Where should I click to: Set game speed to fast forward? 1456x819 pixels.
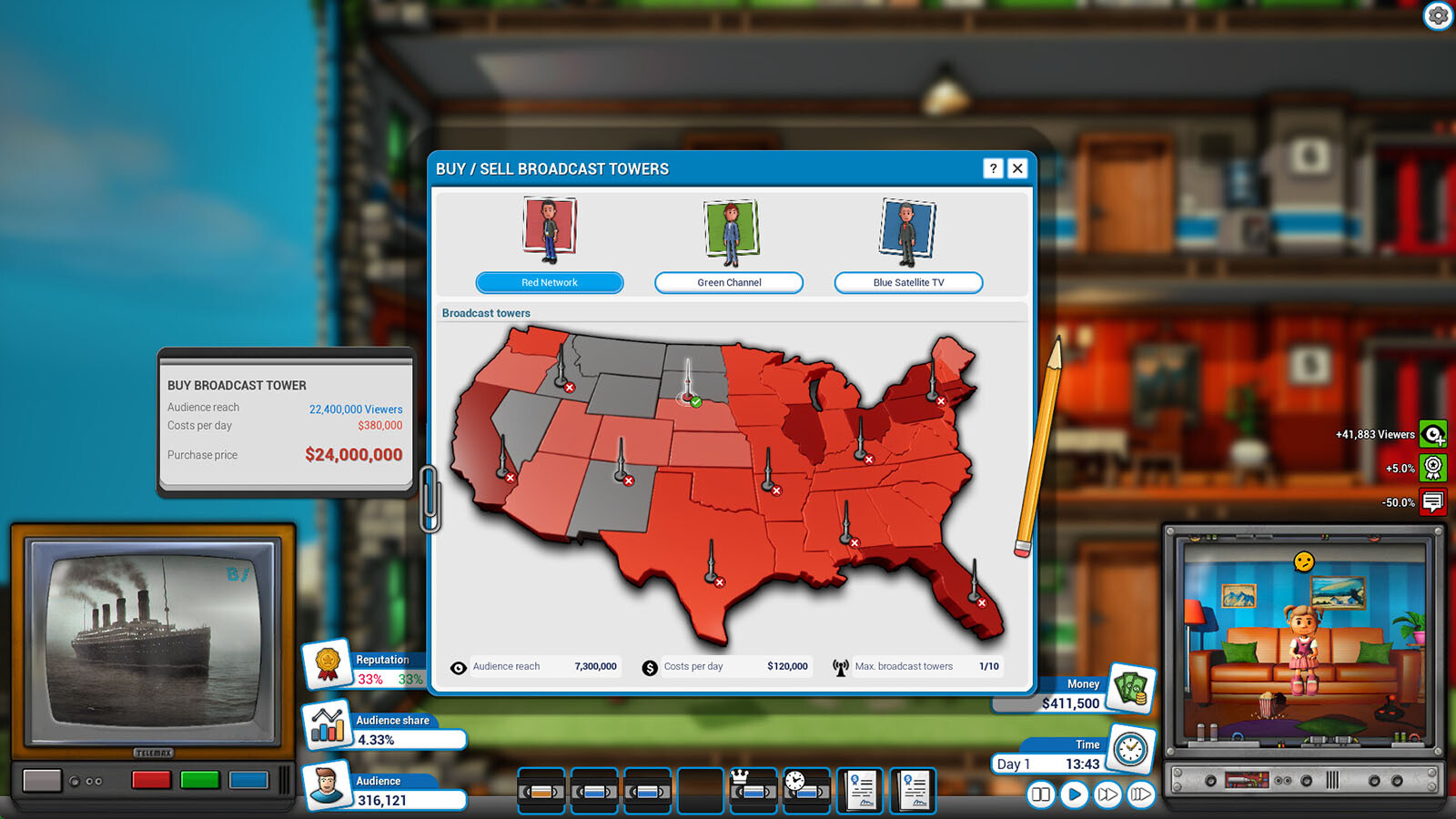1107,794
